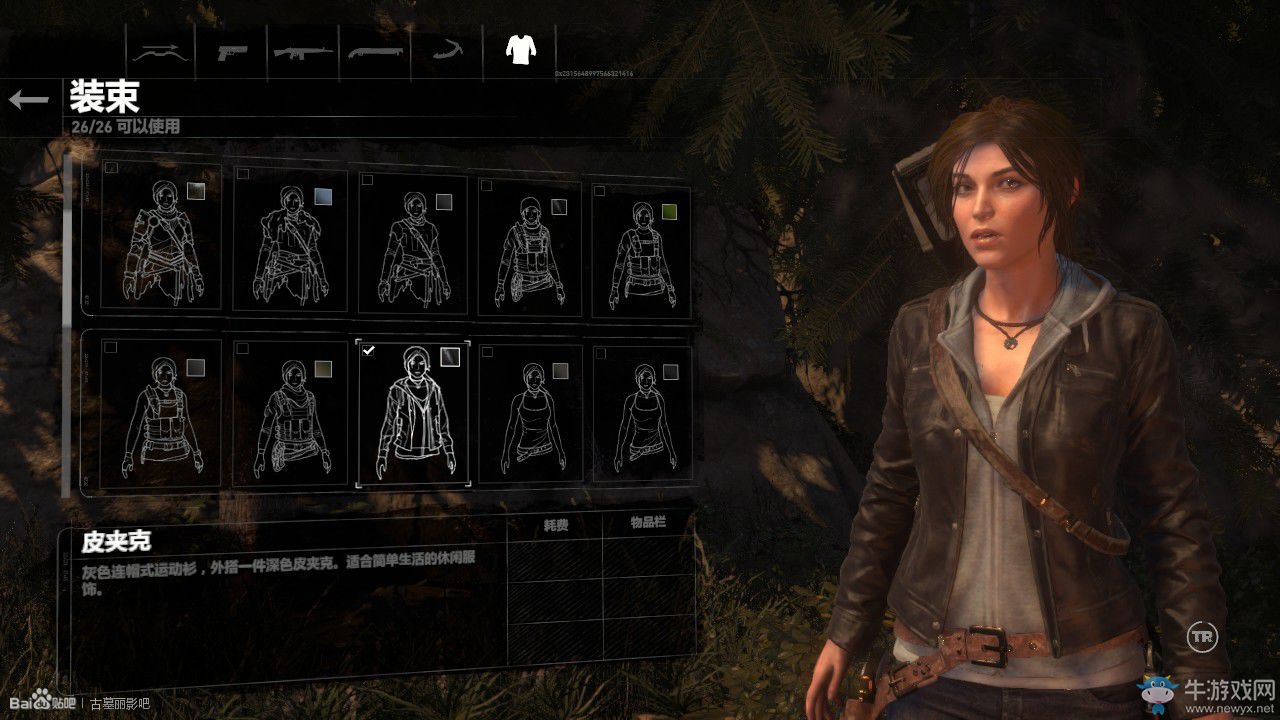Select the outfit shirt tab
Image resolution: width=1280 pixels, height=720 pixels.
click(519, 50)
